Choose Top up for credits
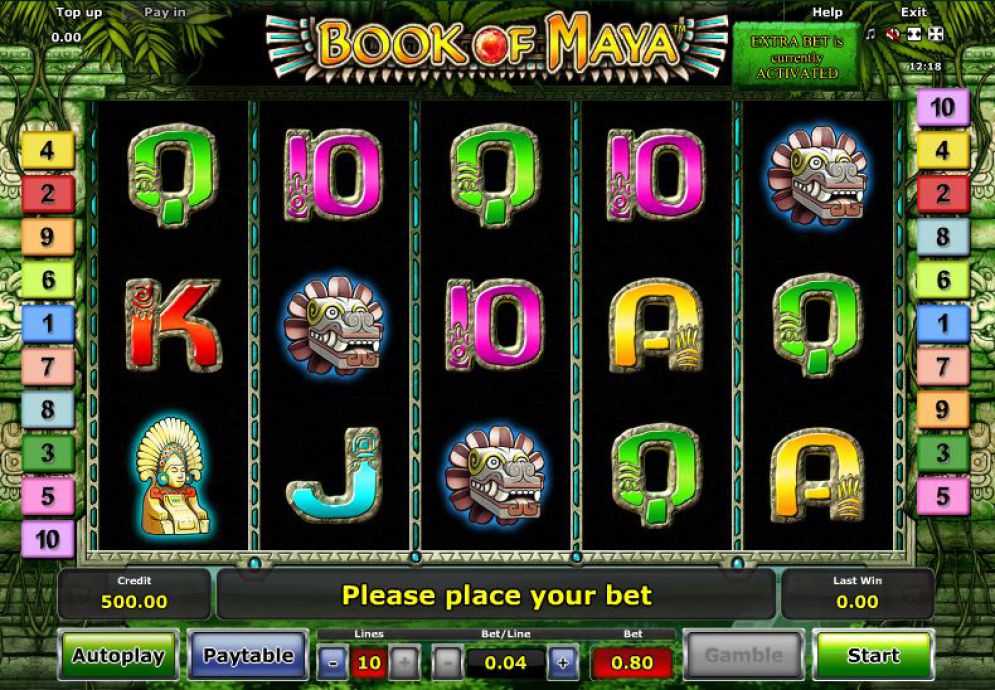This screenshot has width=995, height=690. pos(79,12)
